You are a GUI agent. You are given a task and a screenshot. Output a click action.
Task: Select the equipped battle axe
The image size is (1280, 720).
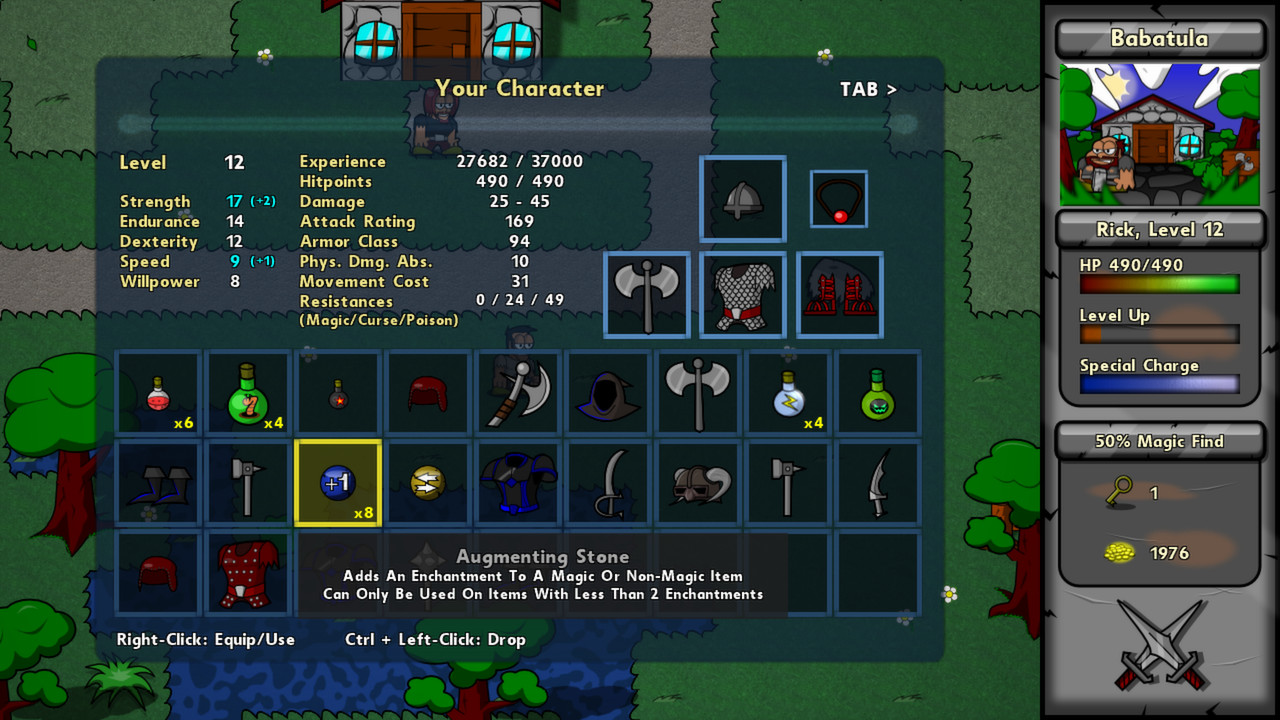tap(646, 295)
